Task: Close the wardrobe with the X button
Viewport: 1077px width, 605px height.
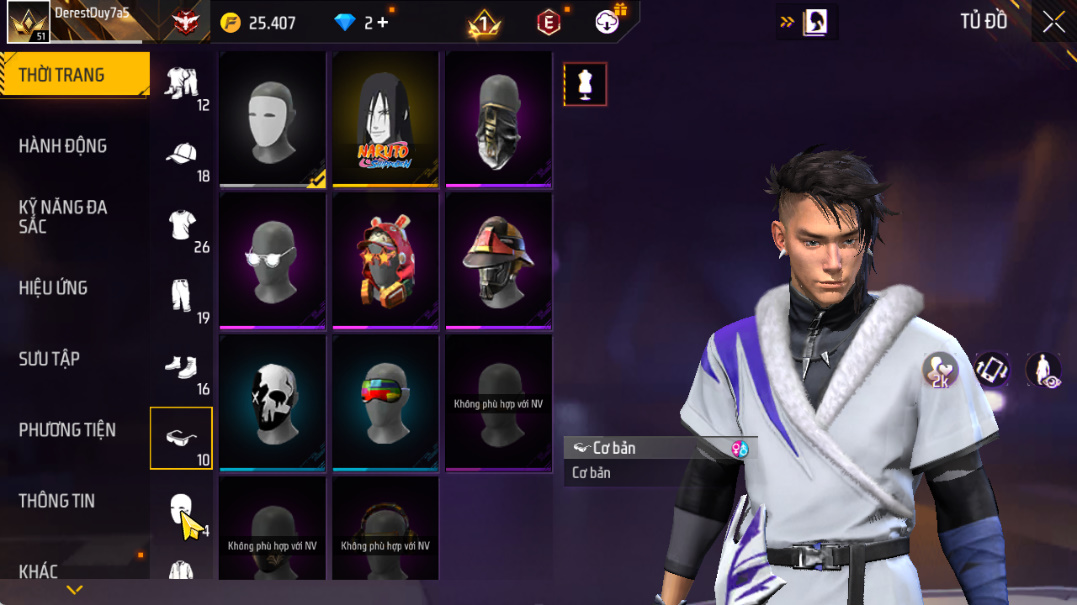Action: [x=1053, y=22]
